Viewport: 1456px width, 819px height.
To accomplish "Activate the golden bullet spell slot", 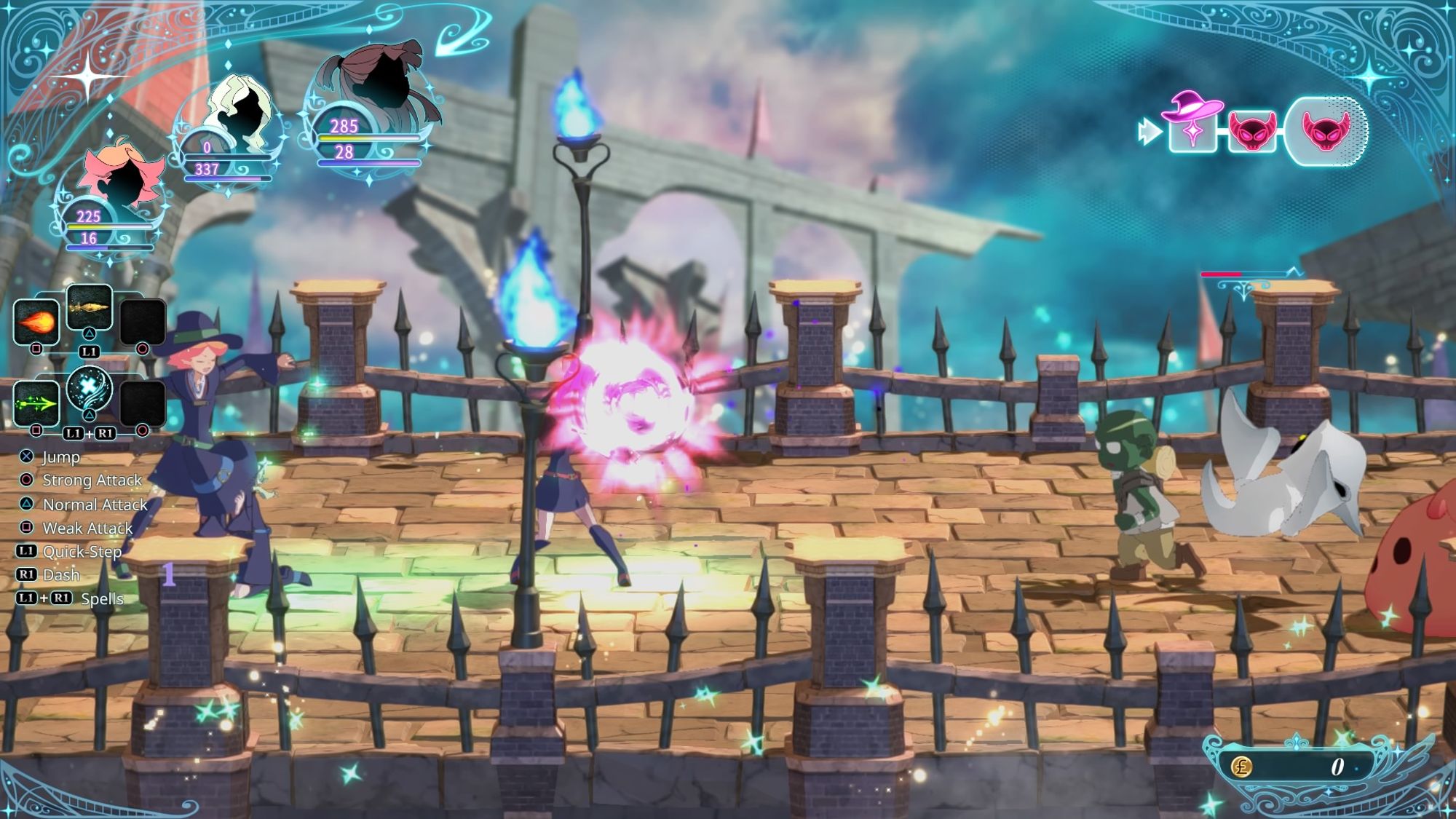I will tap(89, 306).
